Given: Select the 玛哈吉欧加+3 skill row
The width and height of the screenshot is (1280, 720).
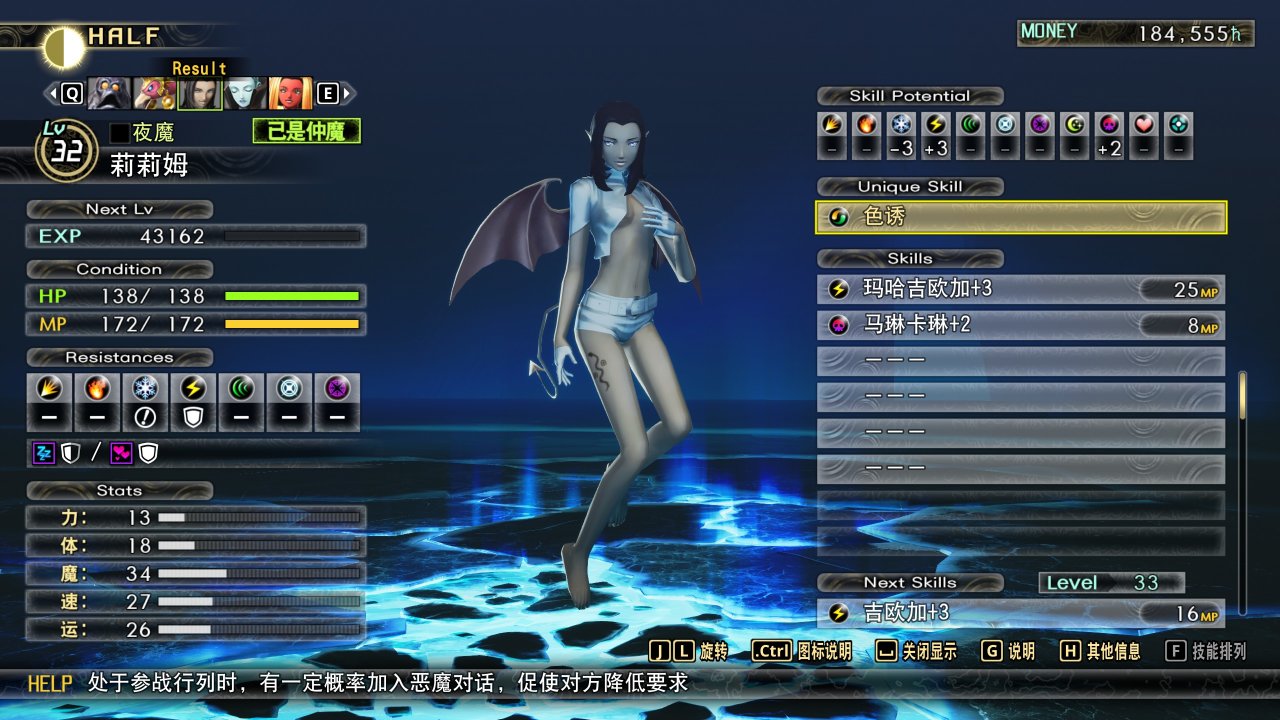Looking at the screenshot, I should click(1021, 290).
